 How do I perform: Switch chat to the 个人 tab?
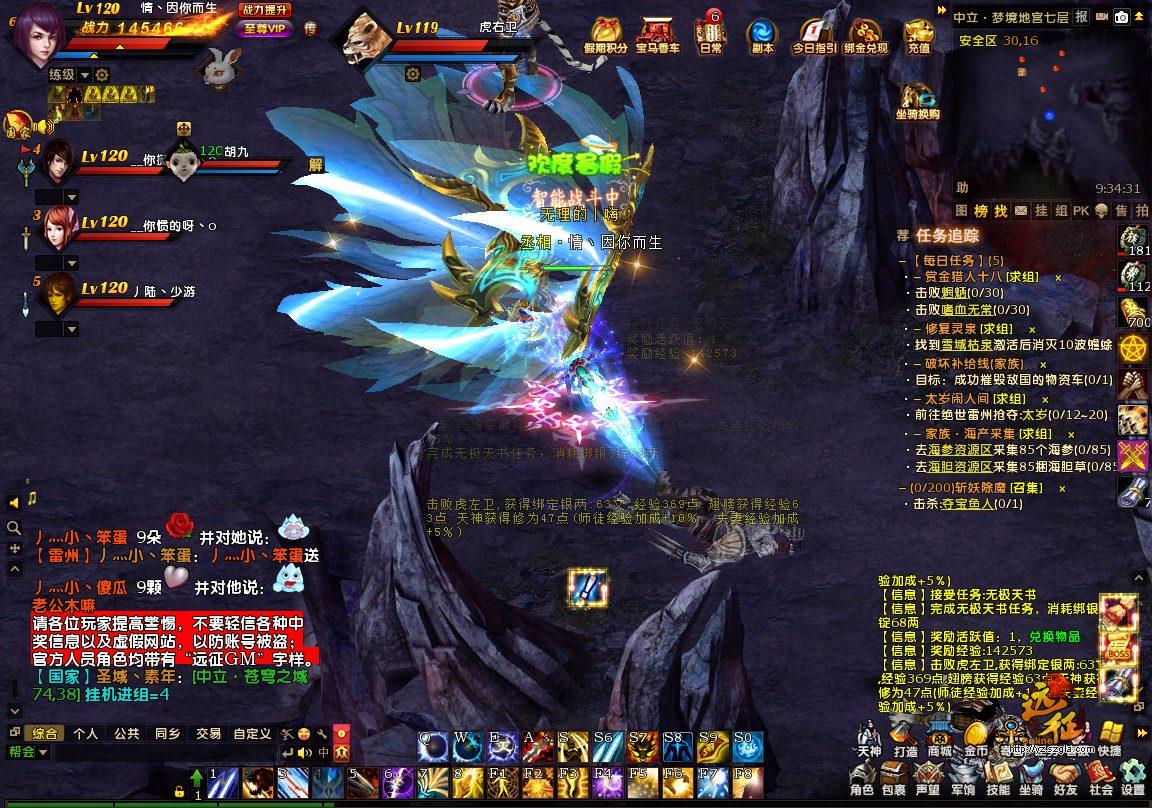(x=86, y=733)
